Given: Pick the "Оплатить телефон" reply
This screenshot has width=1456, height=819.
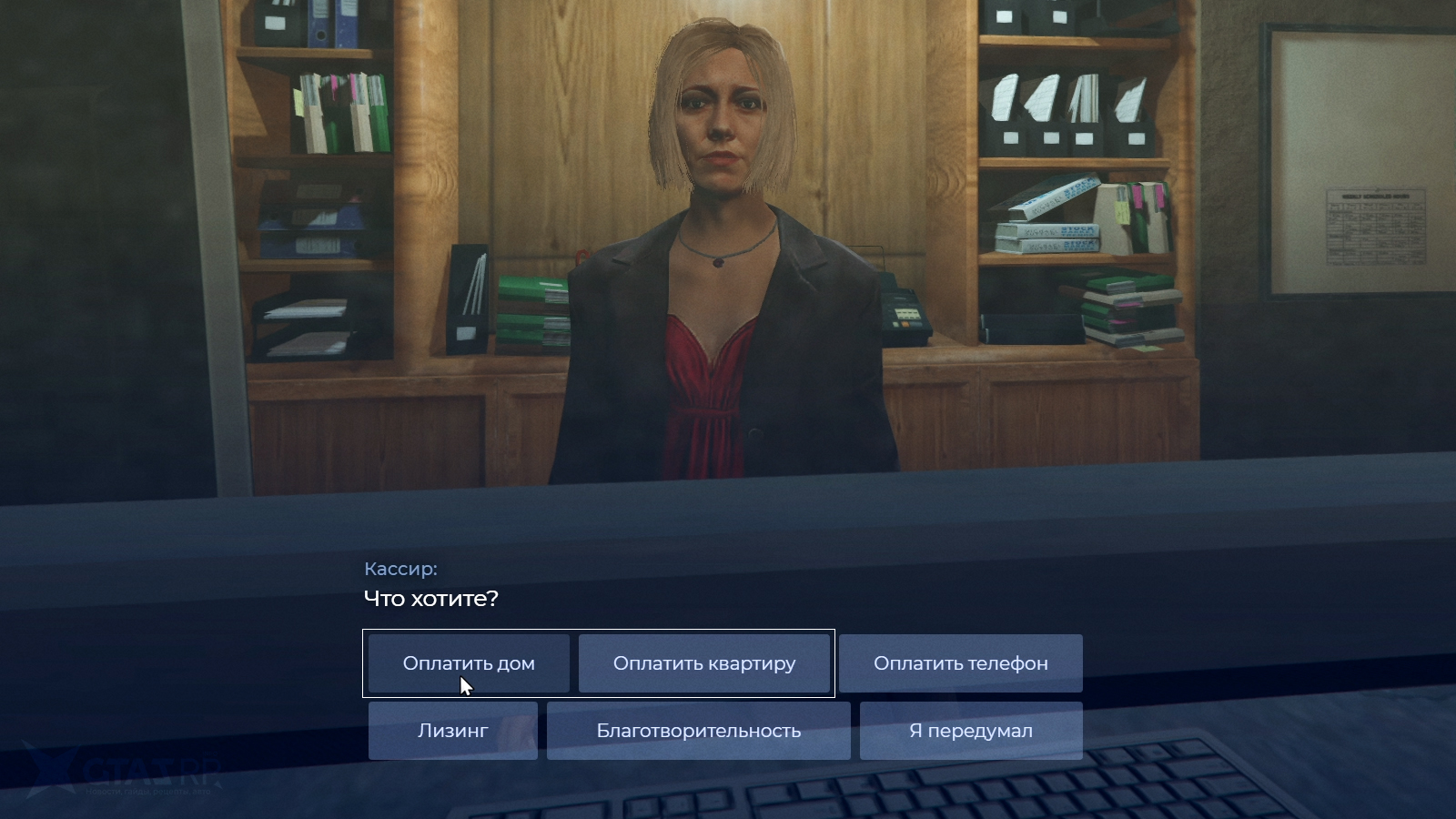Looking at the screenshot, I should tap(960, 663).
